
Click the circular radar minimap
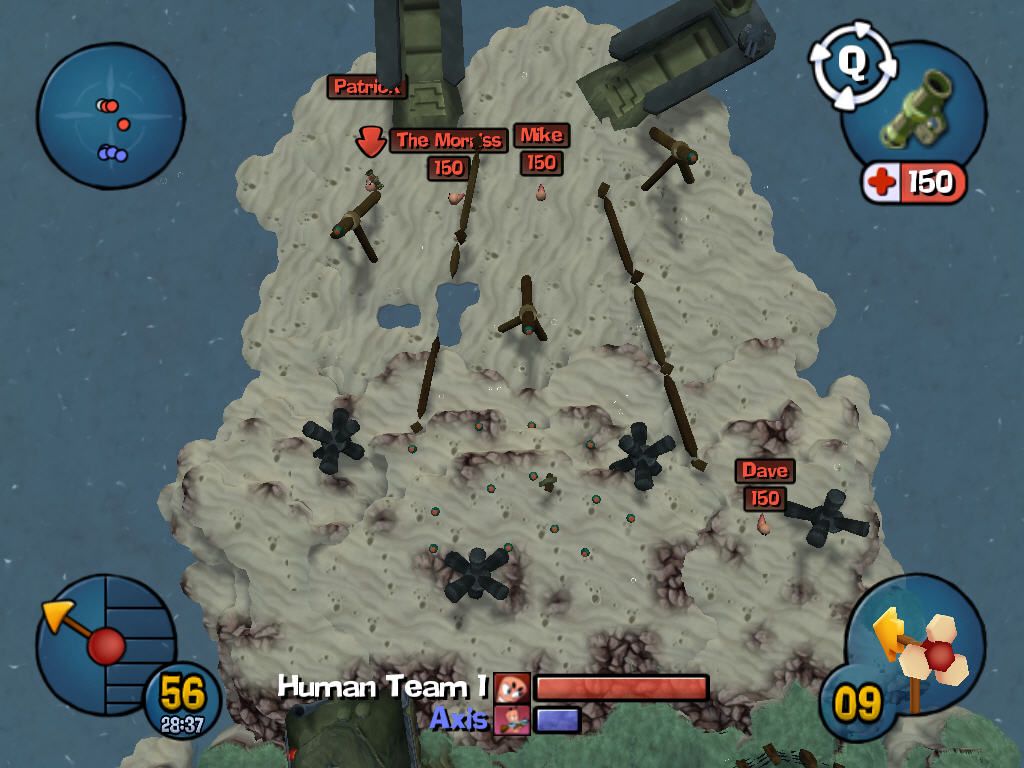click(110, 116)
